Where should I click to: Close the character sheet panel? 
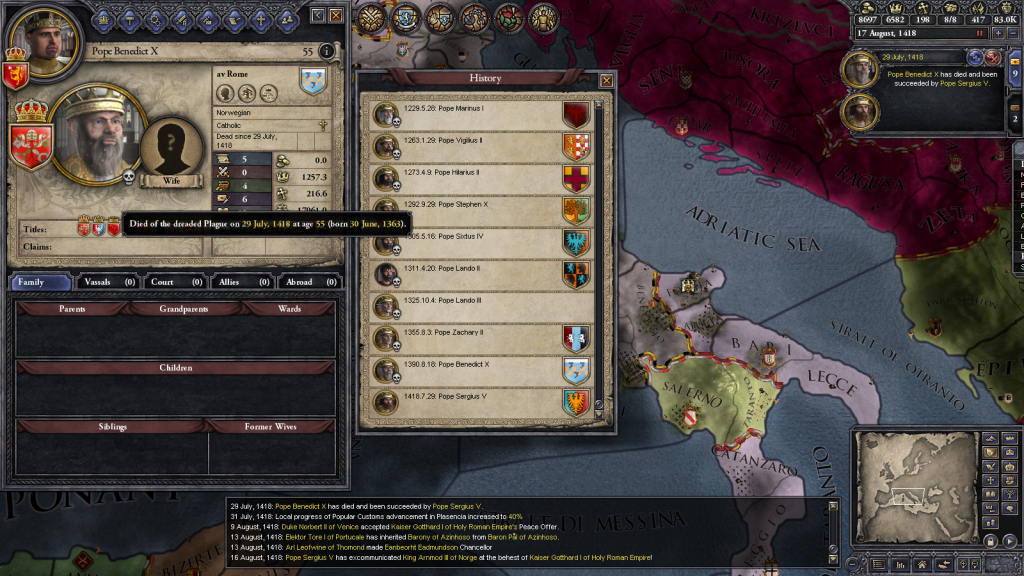(336, 16)
